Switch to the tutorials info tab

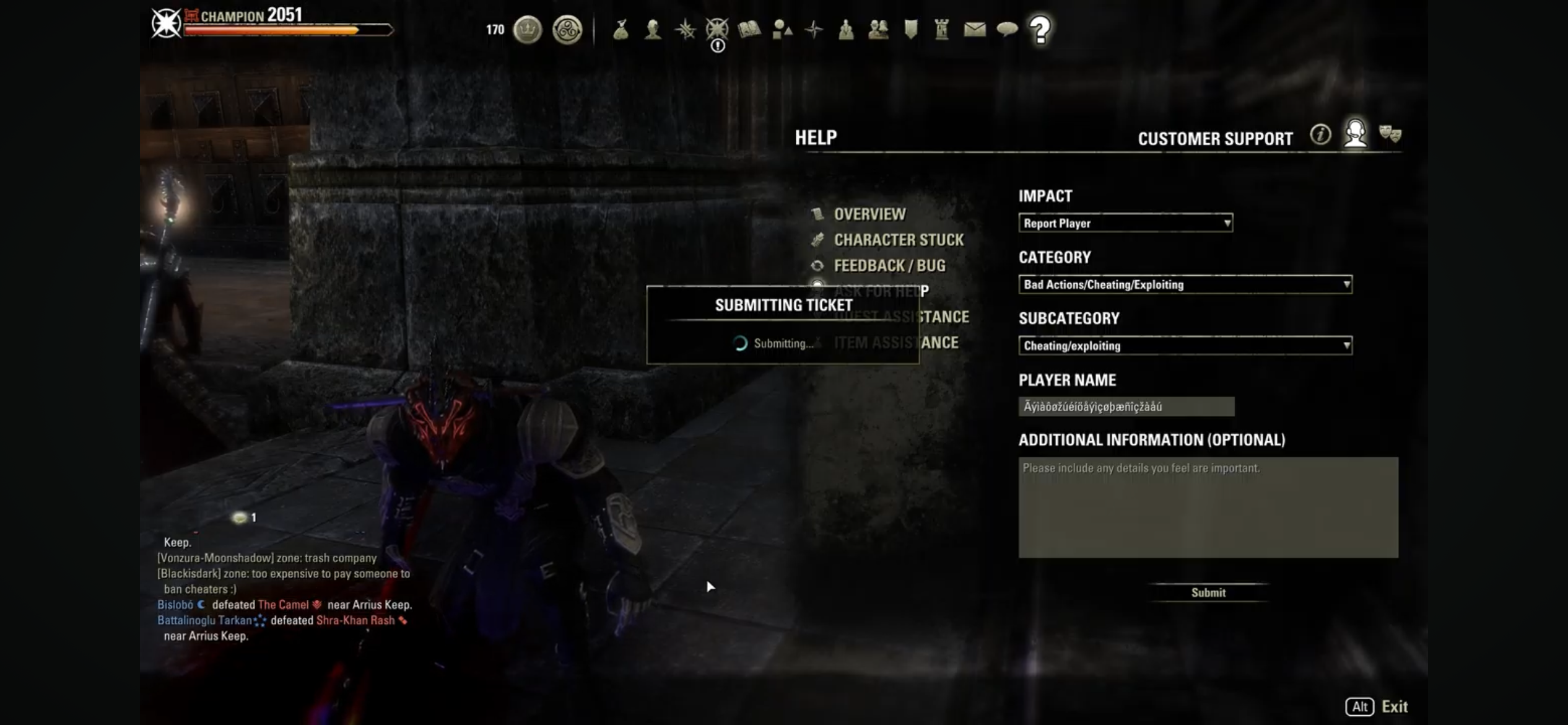click(1321, 135)
